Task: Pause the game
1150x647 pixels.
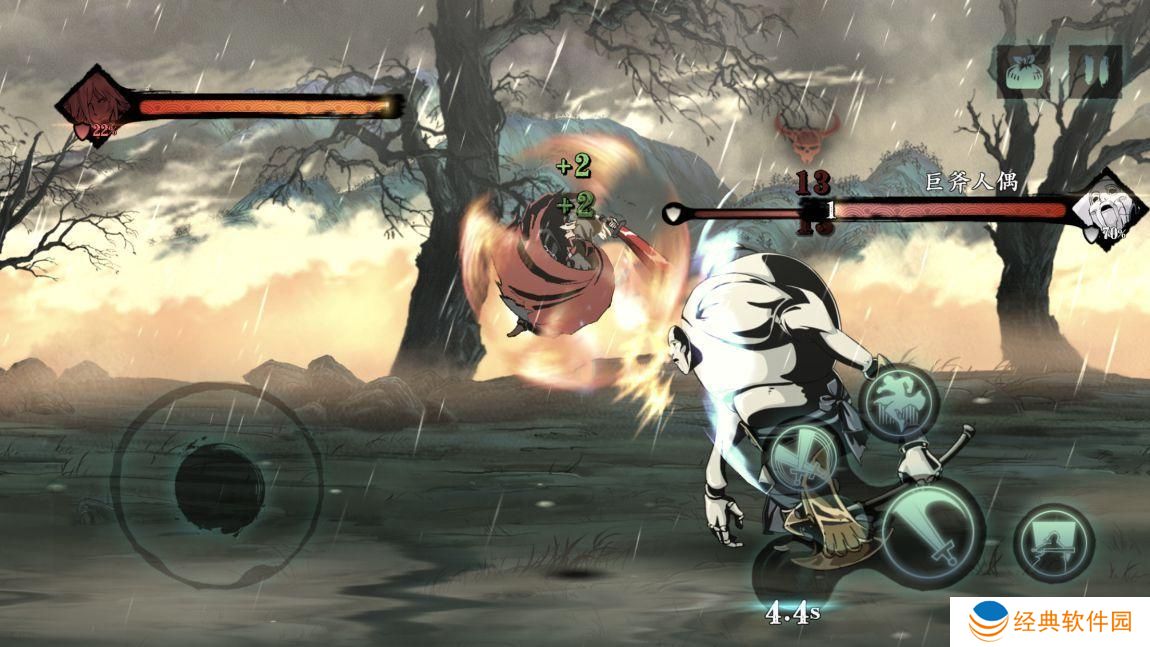Action: [1095, 71]
